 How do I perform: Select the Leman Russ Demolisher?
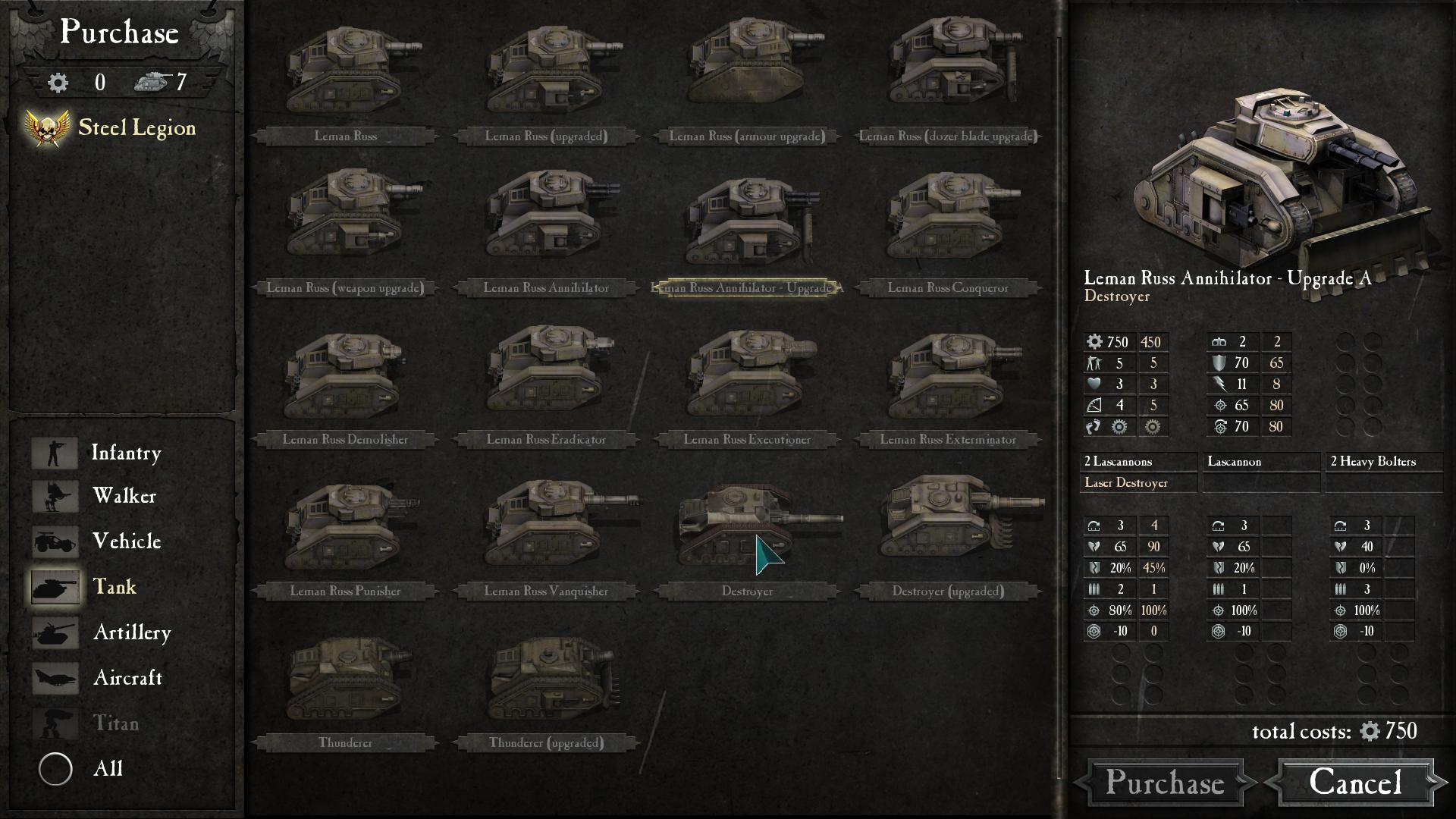point(346,379)
